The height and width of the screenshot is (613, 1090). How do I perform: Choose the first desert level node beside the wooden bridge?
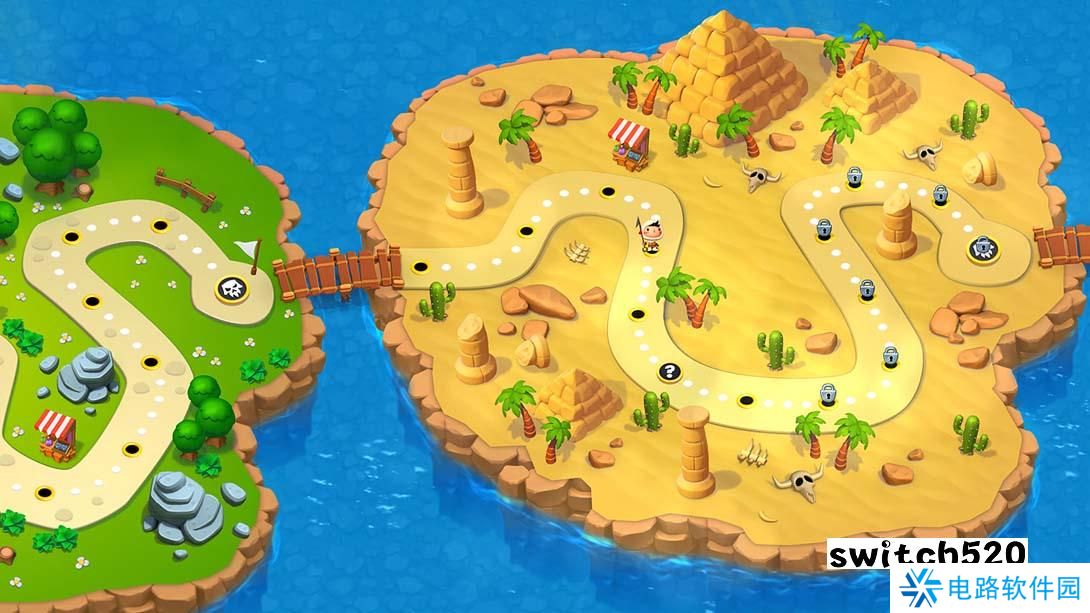421,267
